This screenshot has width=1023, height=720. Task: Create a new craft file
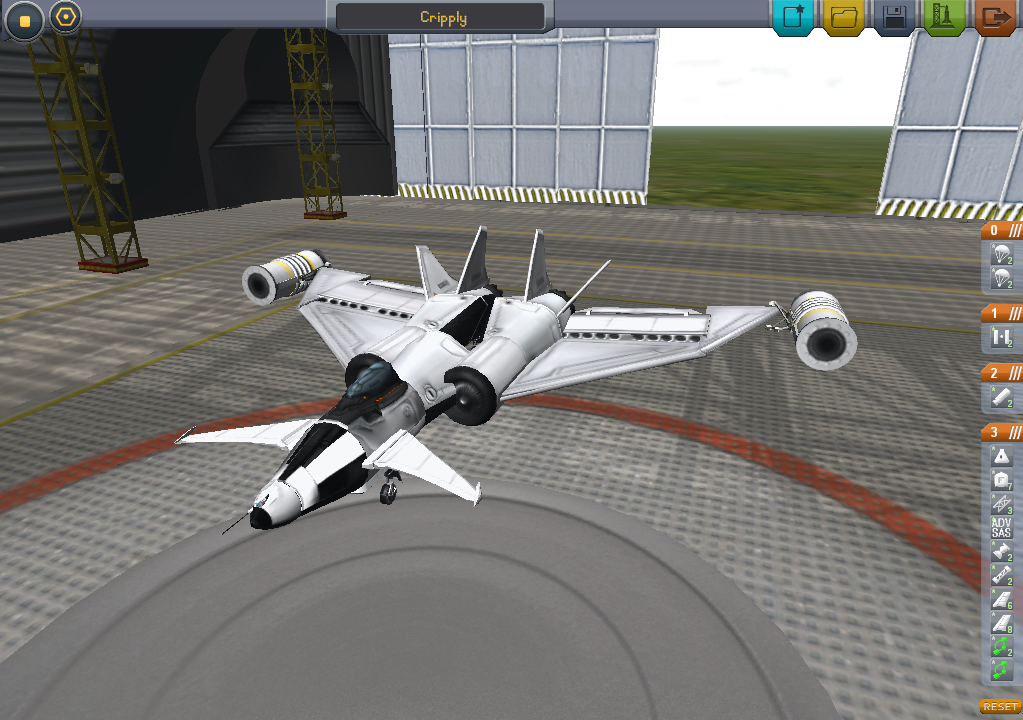pos(794,17)
